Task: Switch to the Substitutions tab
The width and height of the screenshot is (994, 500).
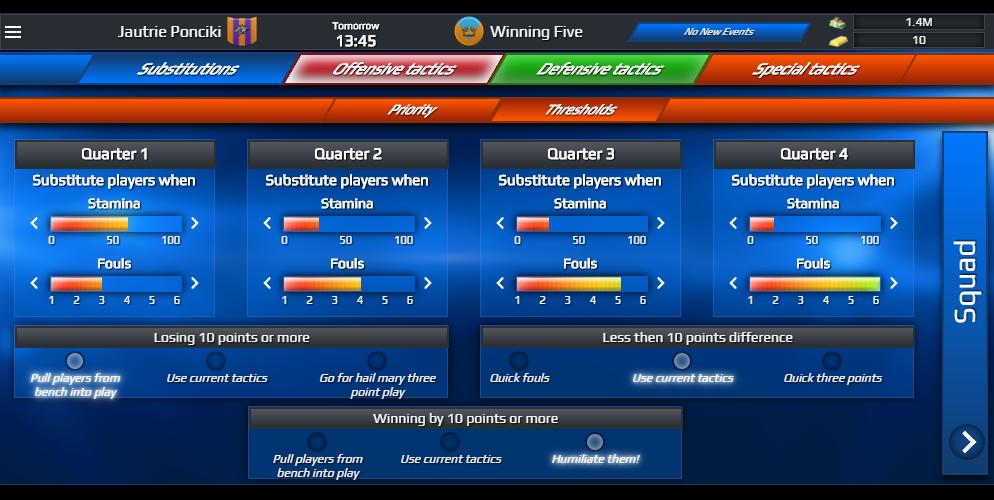Action: pos(187,69)
